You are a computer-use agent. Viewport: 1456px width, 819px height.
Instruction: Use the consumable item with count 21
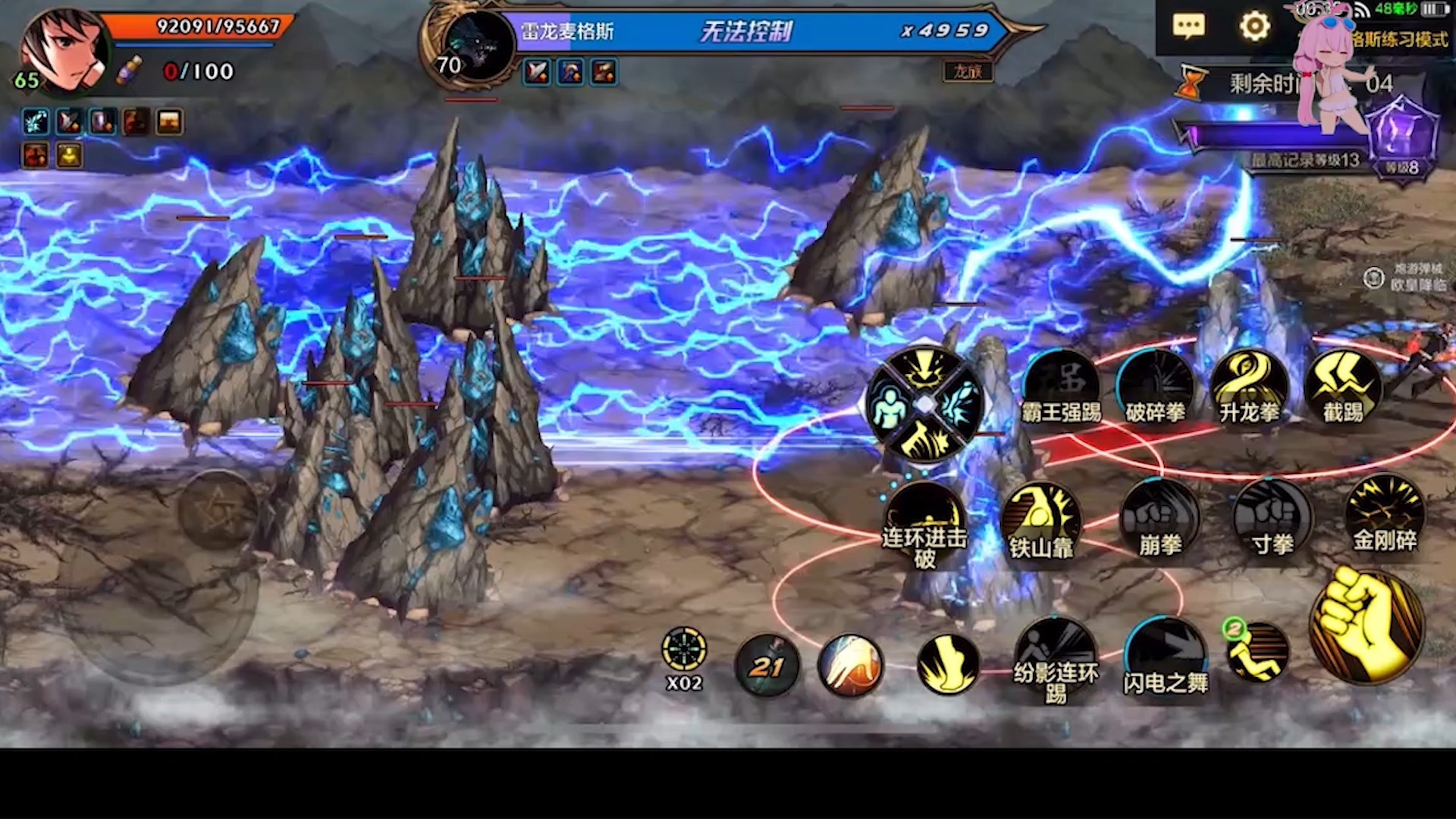click(x=767, y=666)
